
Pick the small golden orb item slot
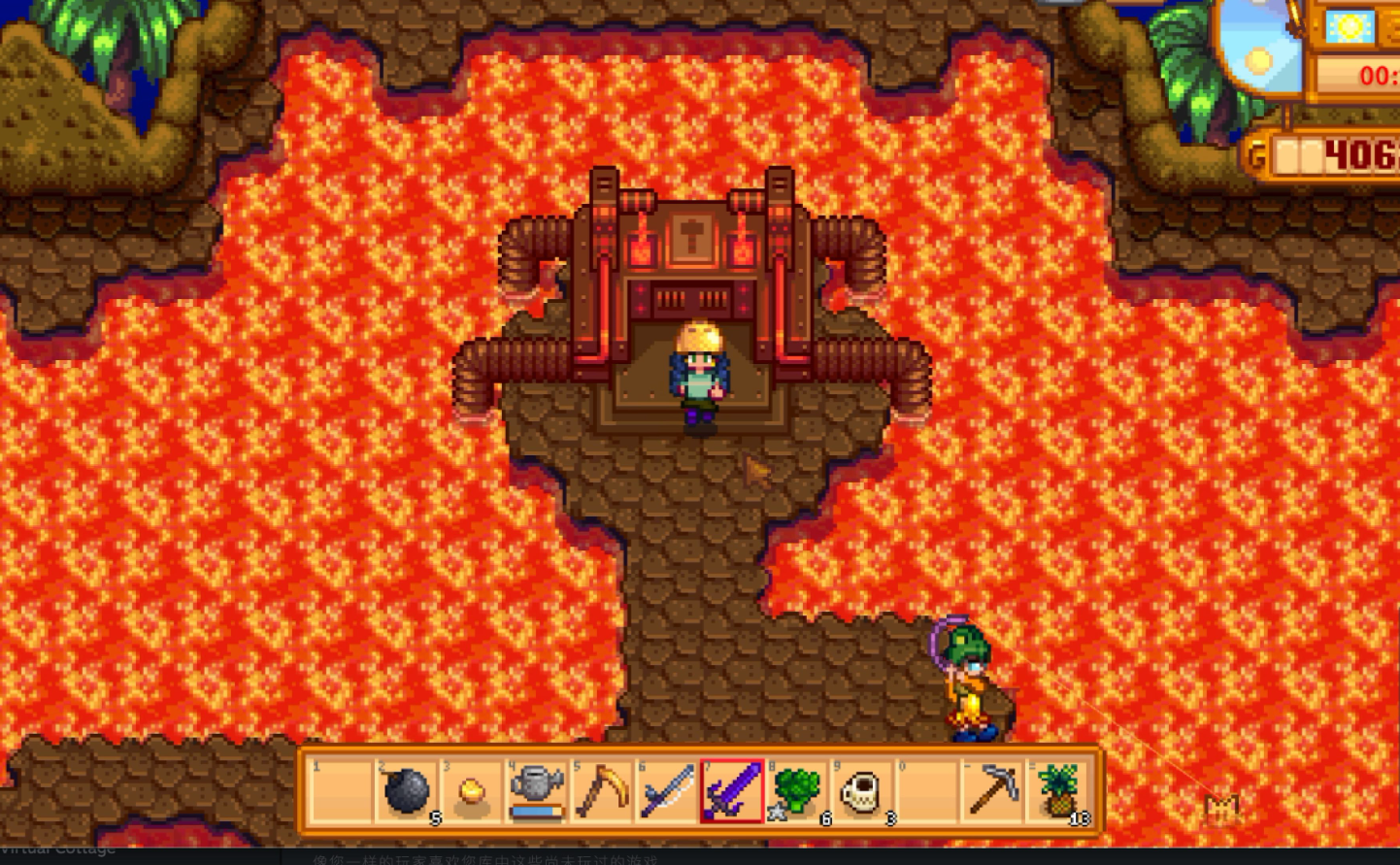click(x=472, y=790)
